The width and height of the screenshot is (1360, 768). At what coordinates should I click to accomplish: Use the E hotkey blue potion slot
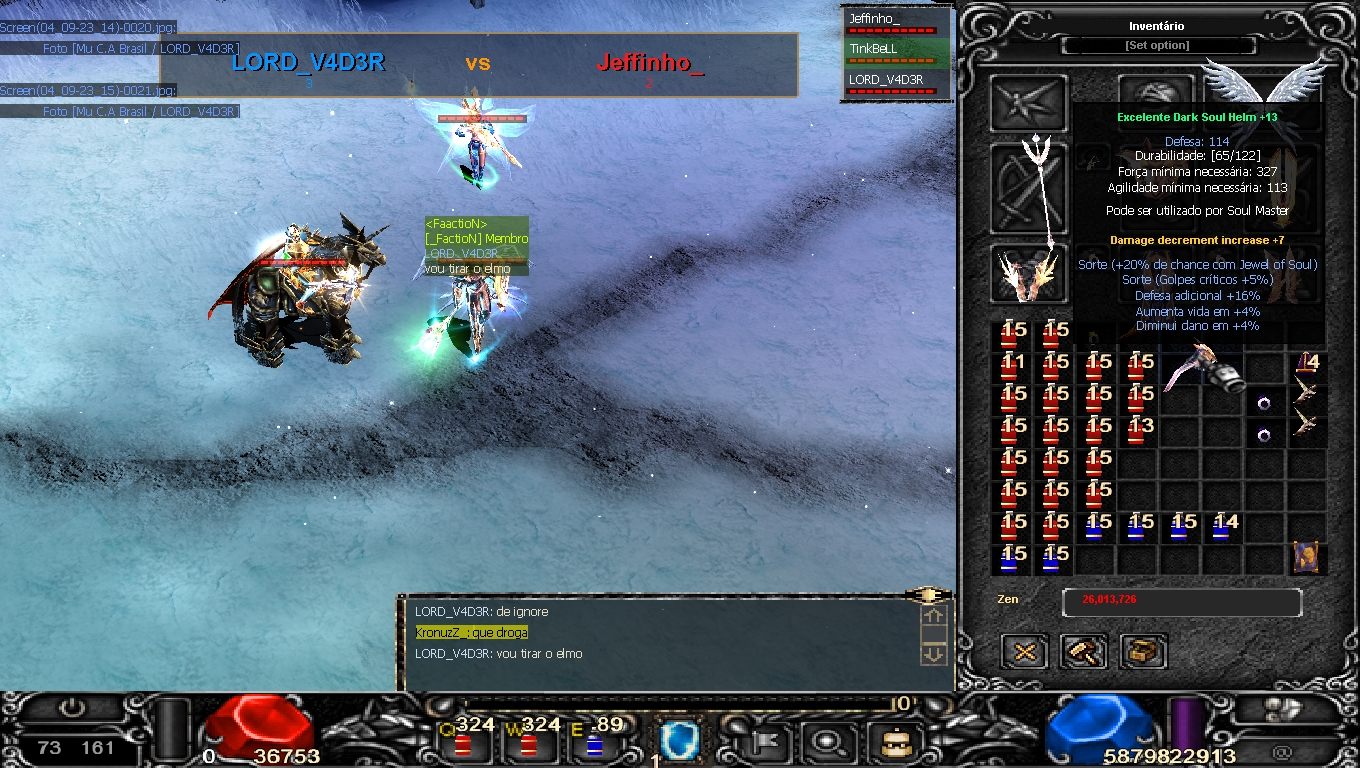[x=594, y=744]
